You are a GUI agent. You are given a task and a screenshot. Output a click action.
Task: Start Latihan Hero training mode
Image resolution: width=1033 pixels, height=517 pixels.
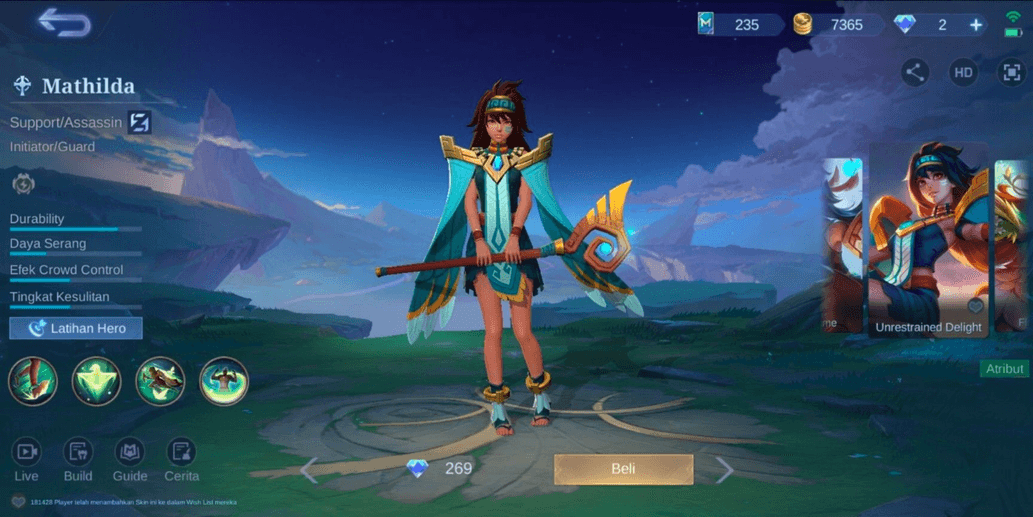tap(76, 328)
